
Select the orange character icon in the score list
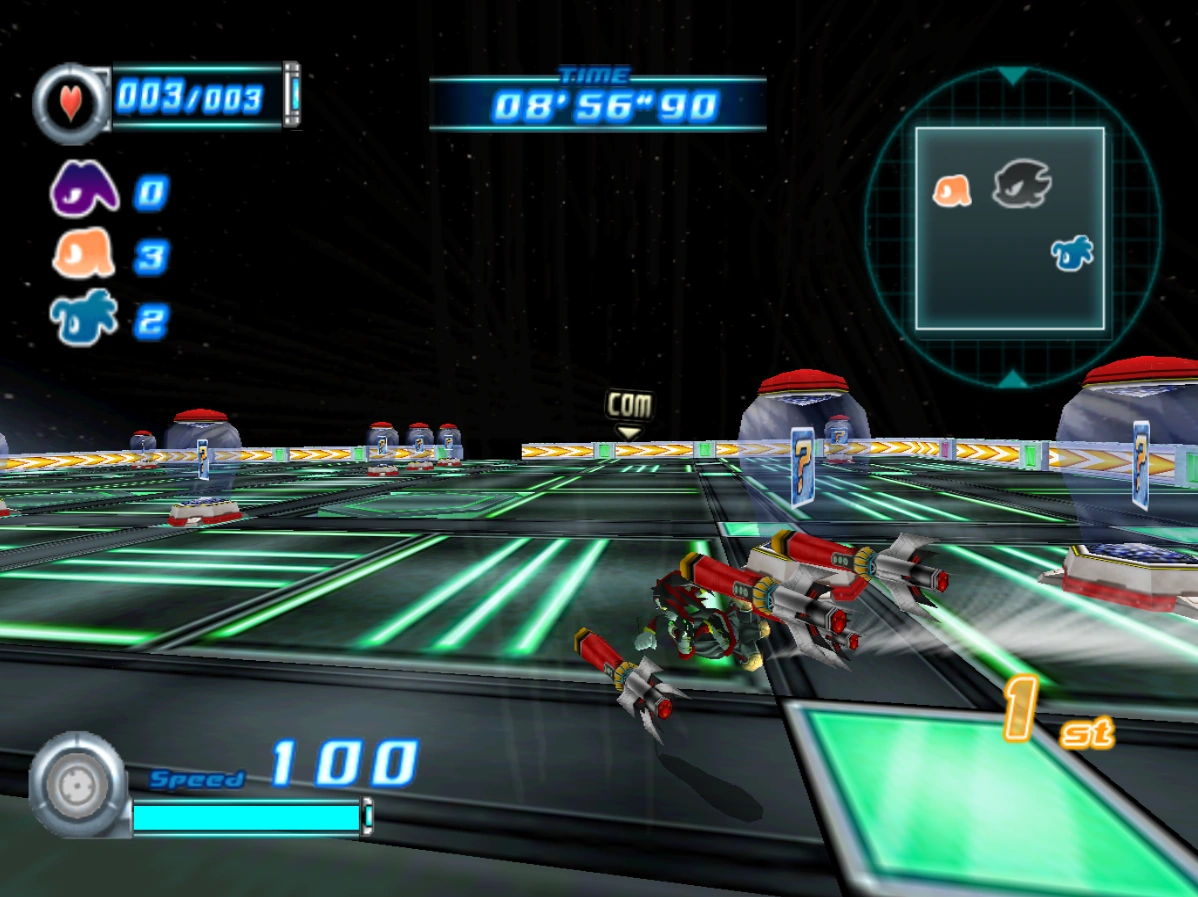point(84,255)
